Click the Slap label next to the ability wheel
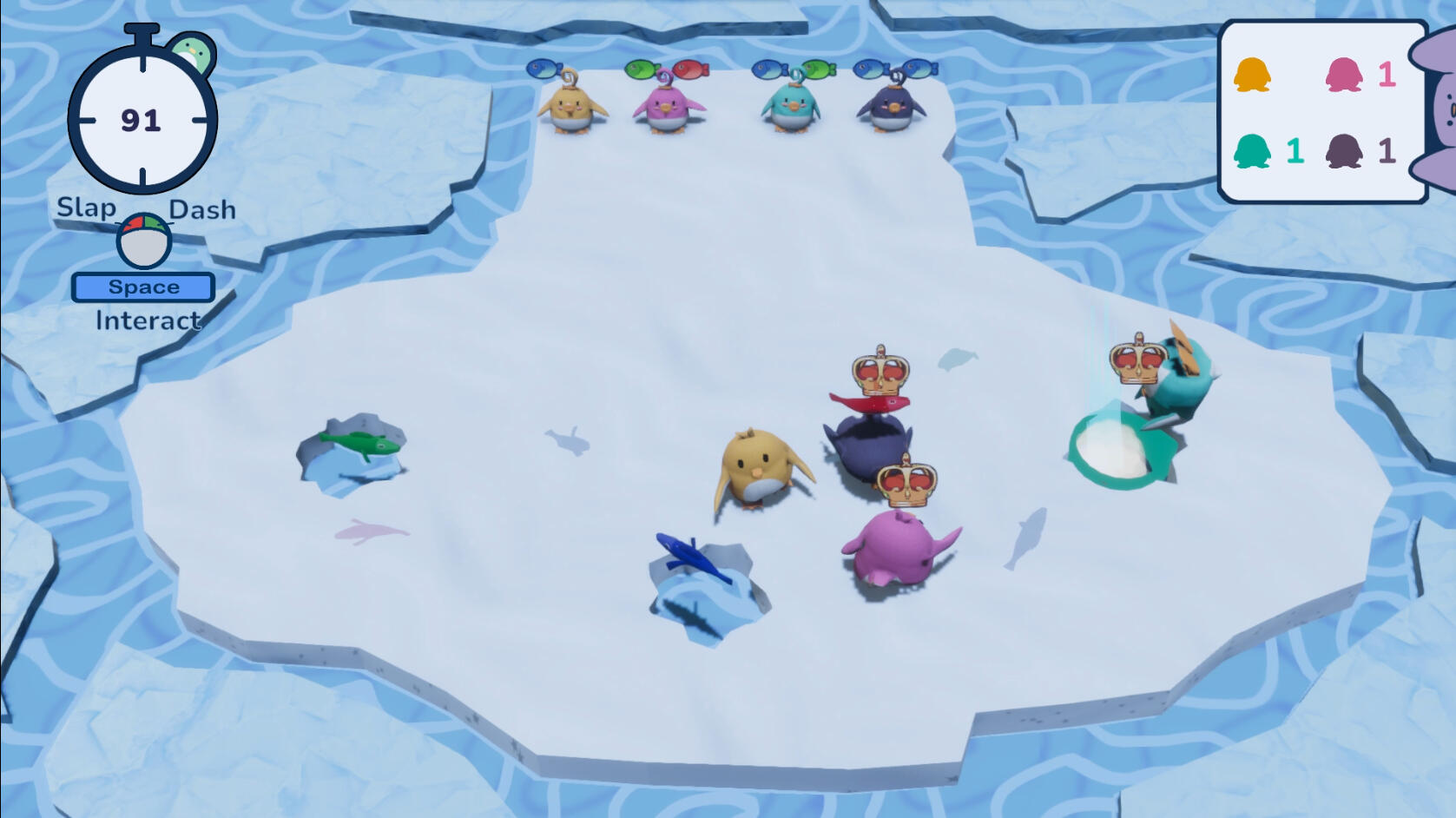The height and width of the screenshot is (818, 1456). tap(85, 208)
